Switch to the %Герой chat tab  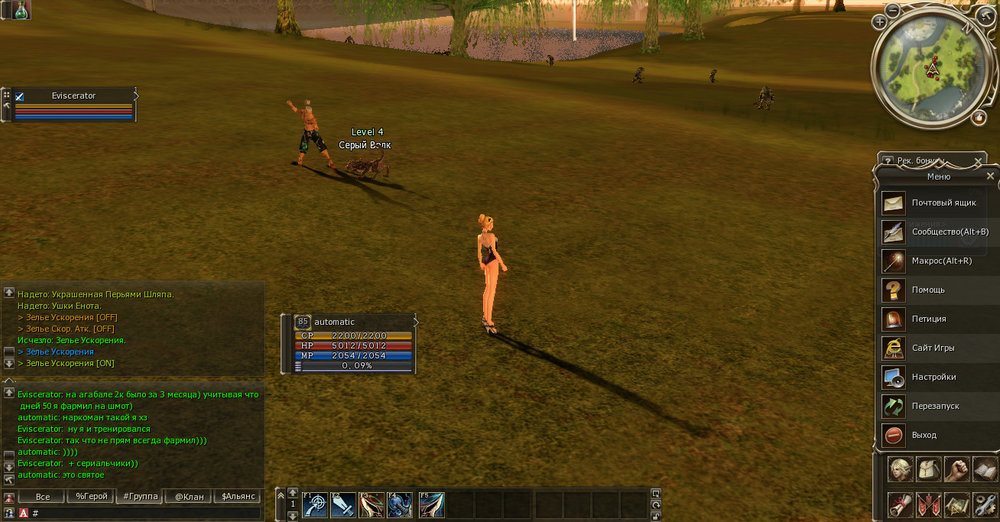tap(92, 496)
